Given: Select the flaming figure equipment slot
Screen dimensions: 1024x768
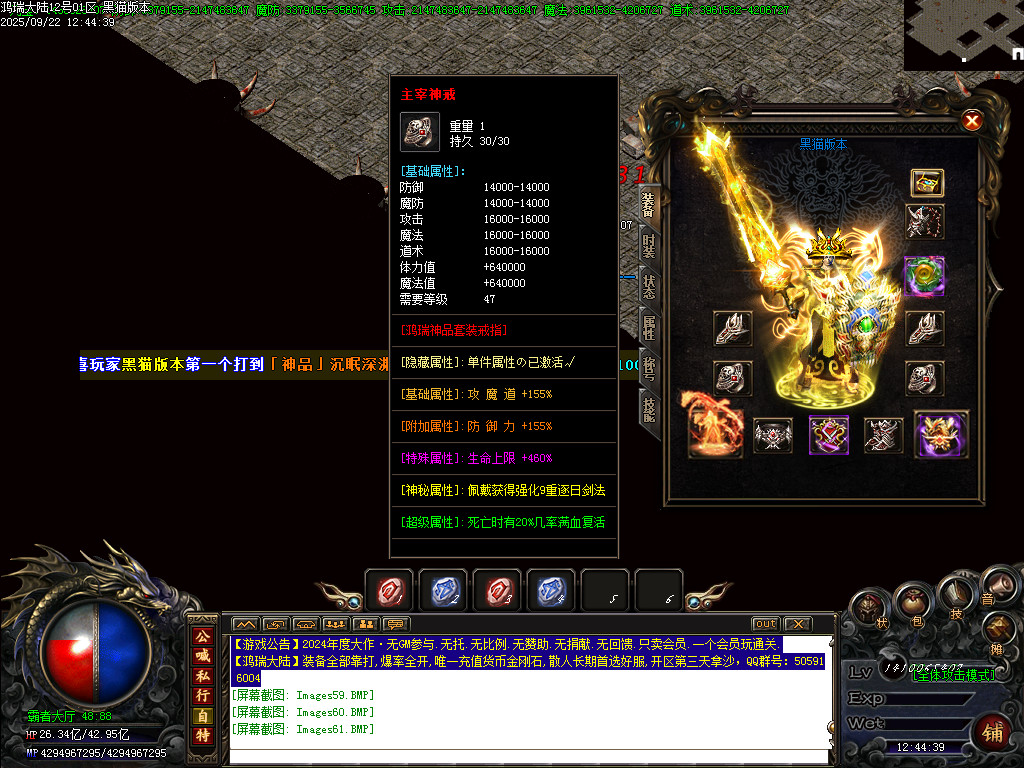Looking at the screenshot, I should pyautogui.click(x=715, y=427).
